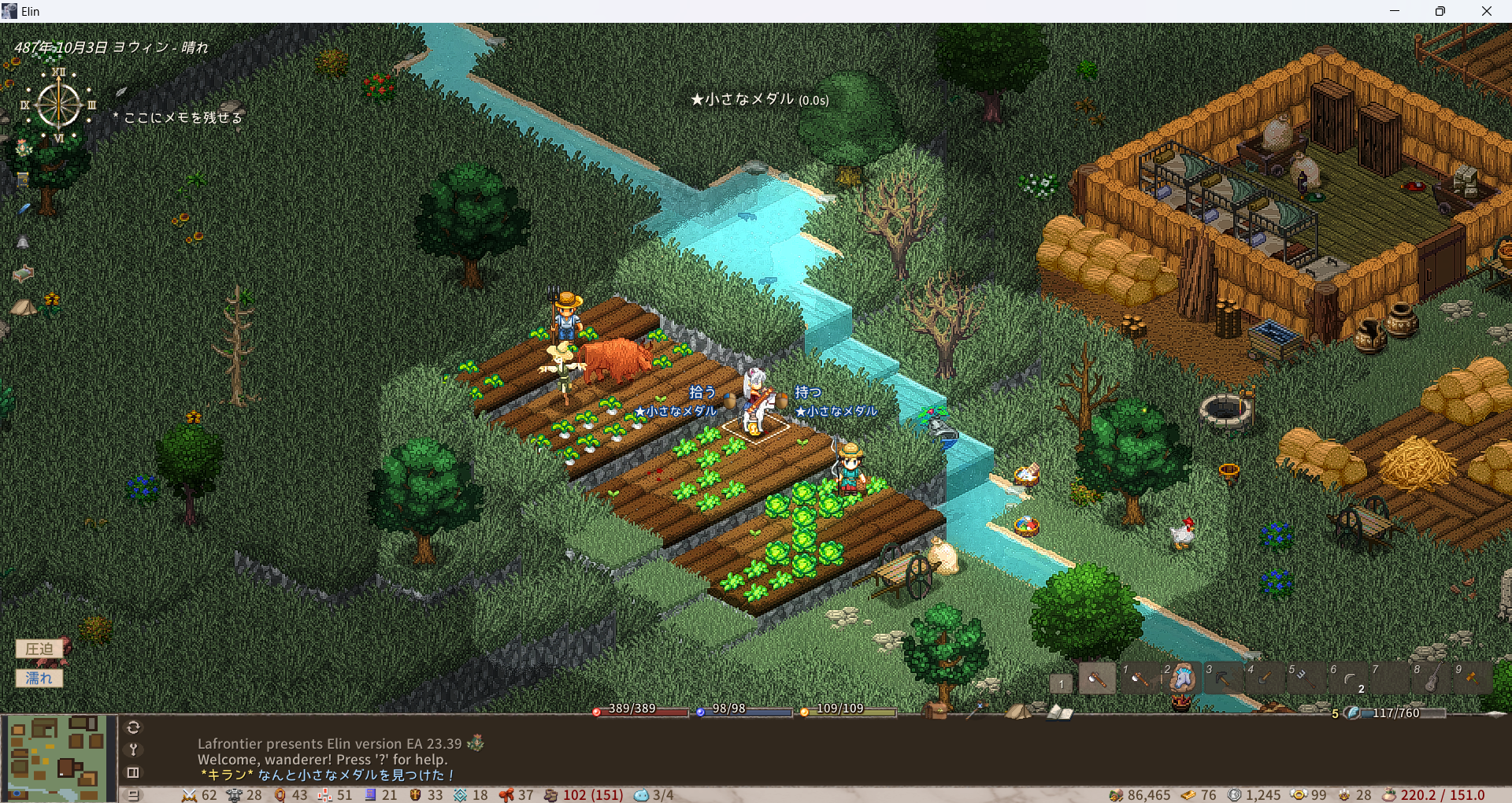Click the bell icon on left sidebar
Viewport: 1512px width, 803px height.
tap(23, 242)
